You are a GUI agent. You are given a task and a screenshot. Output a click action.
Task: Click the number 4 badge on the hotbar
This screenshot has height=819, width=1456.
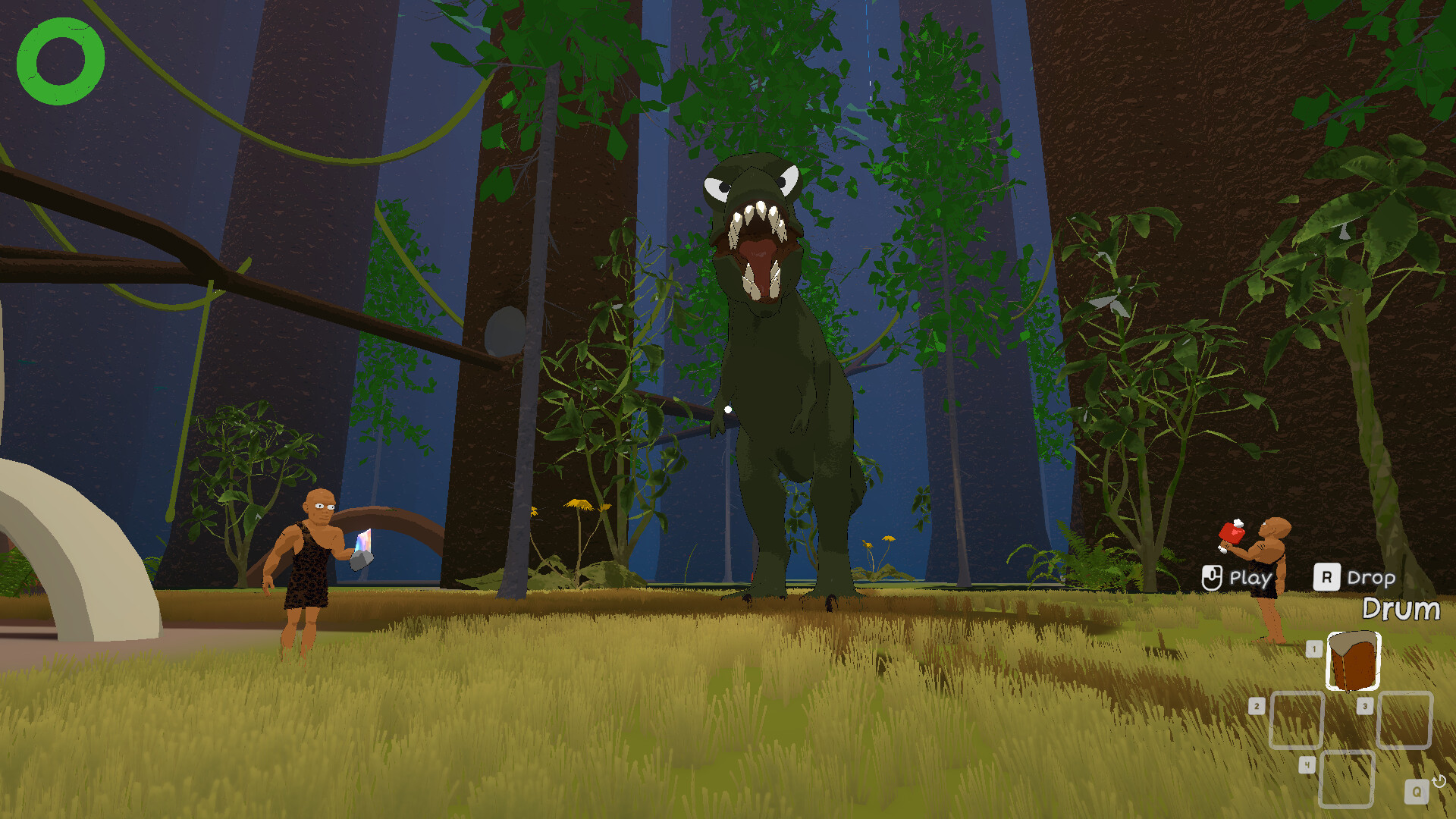pyautogui.click(x=1307, y=764)
